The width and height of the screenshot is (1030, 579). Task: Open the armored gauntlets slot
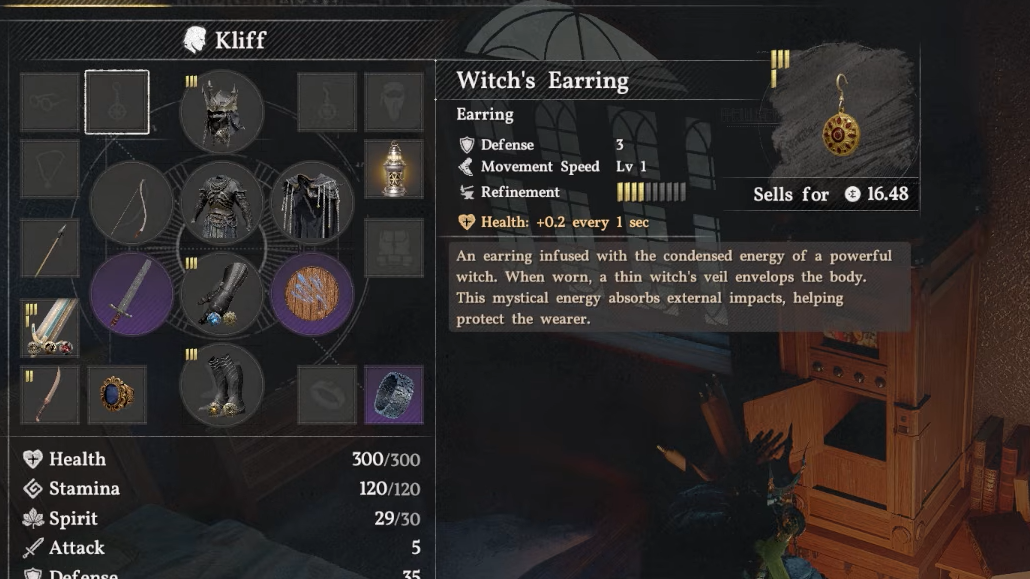[221, 295]
